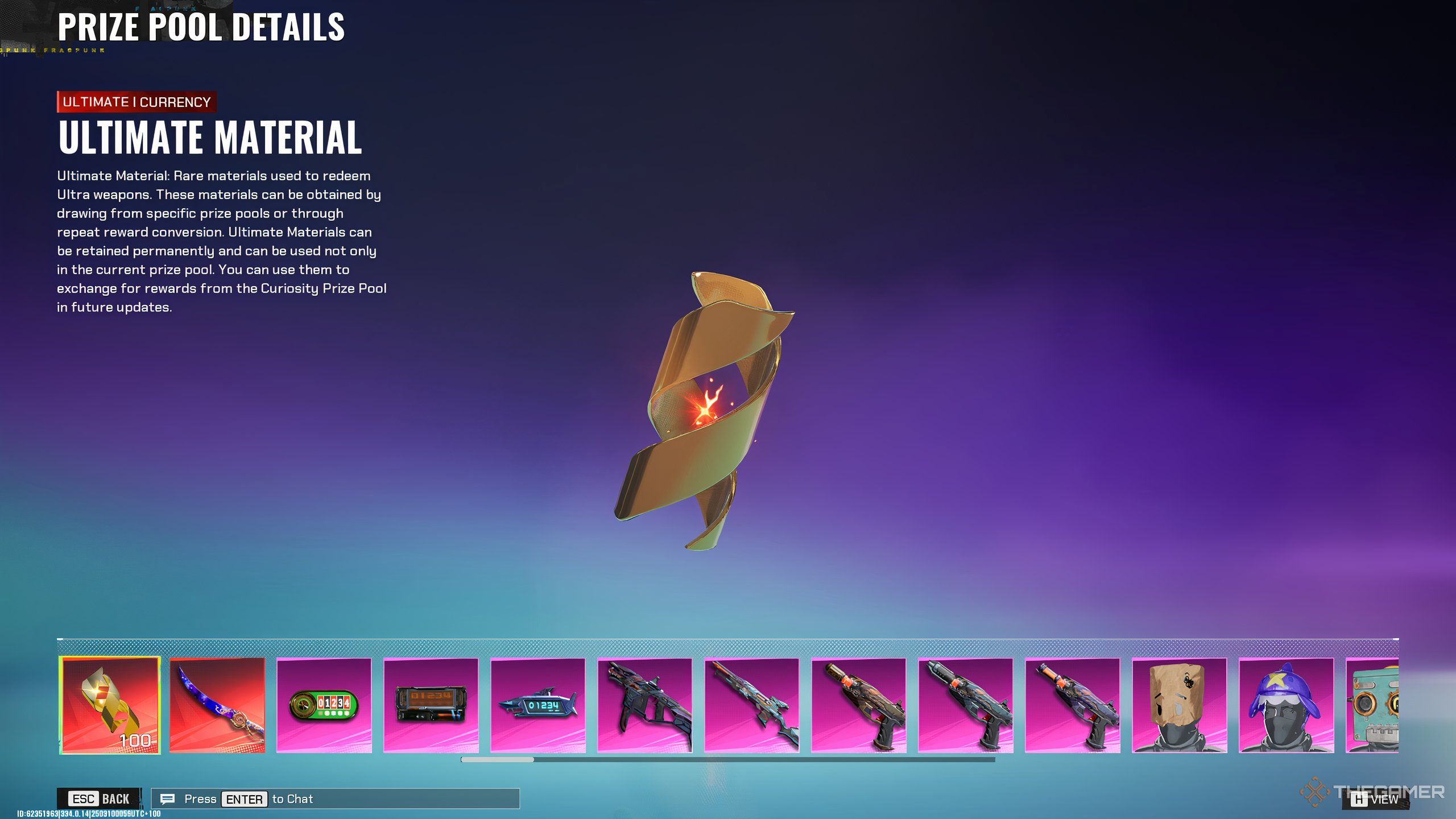View the long rifle skin tile
The image size is (1456, 819).
pyautogui.click(x=751, y=705)
